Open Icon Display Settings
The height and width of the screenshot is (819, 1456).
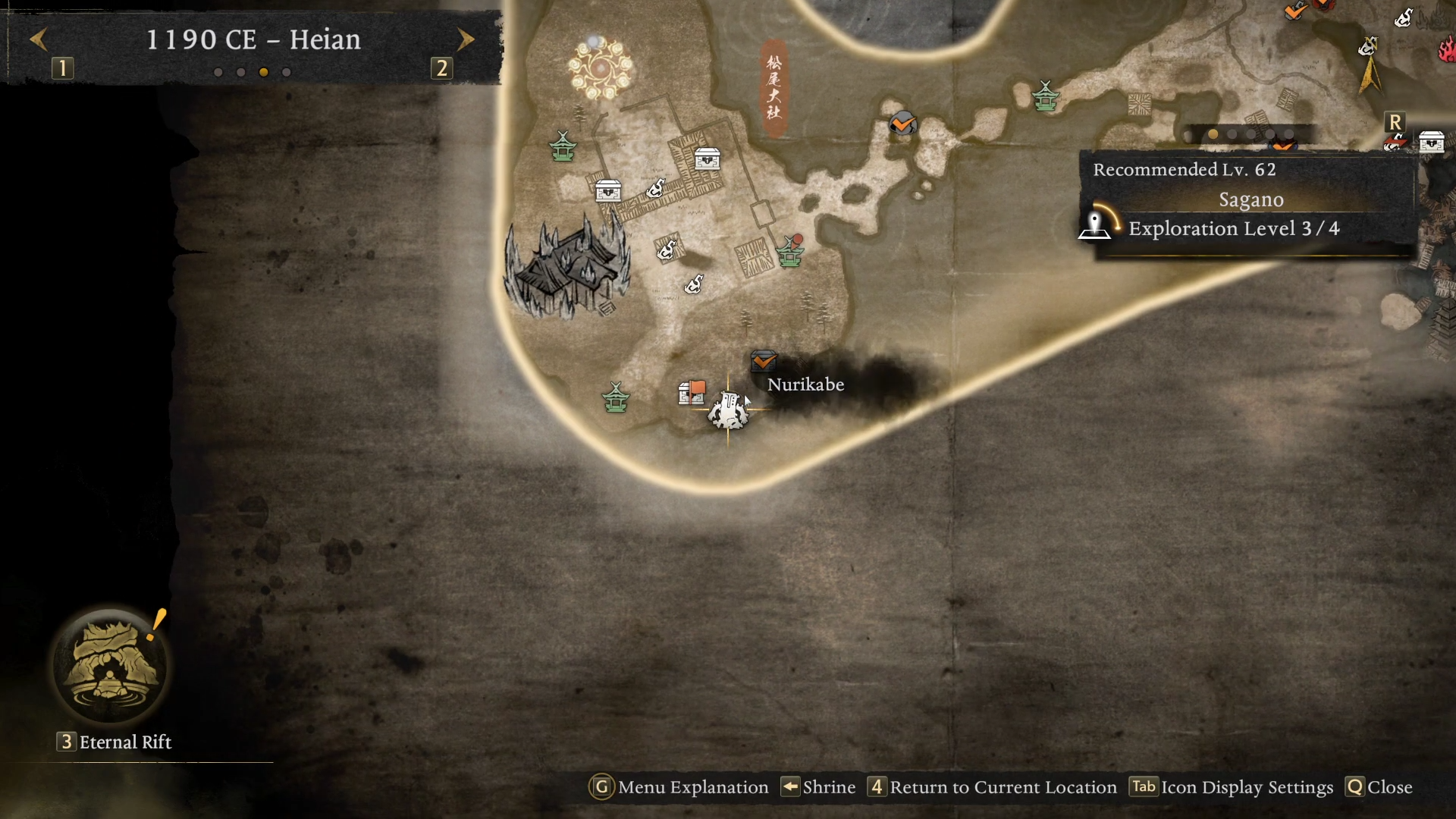[1232, 787]
